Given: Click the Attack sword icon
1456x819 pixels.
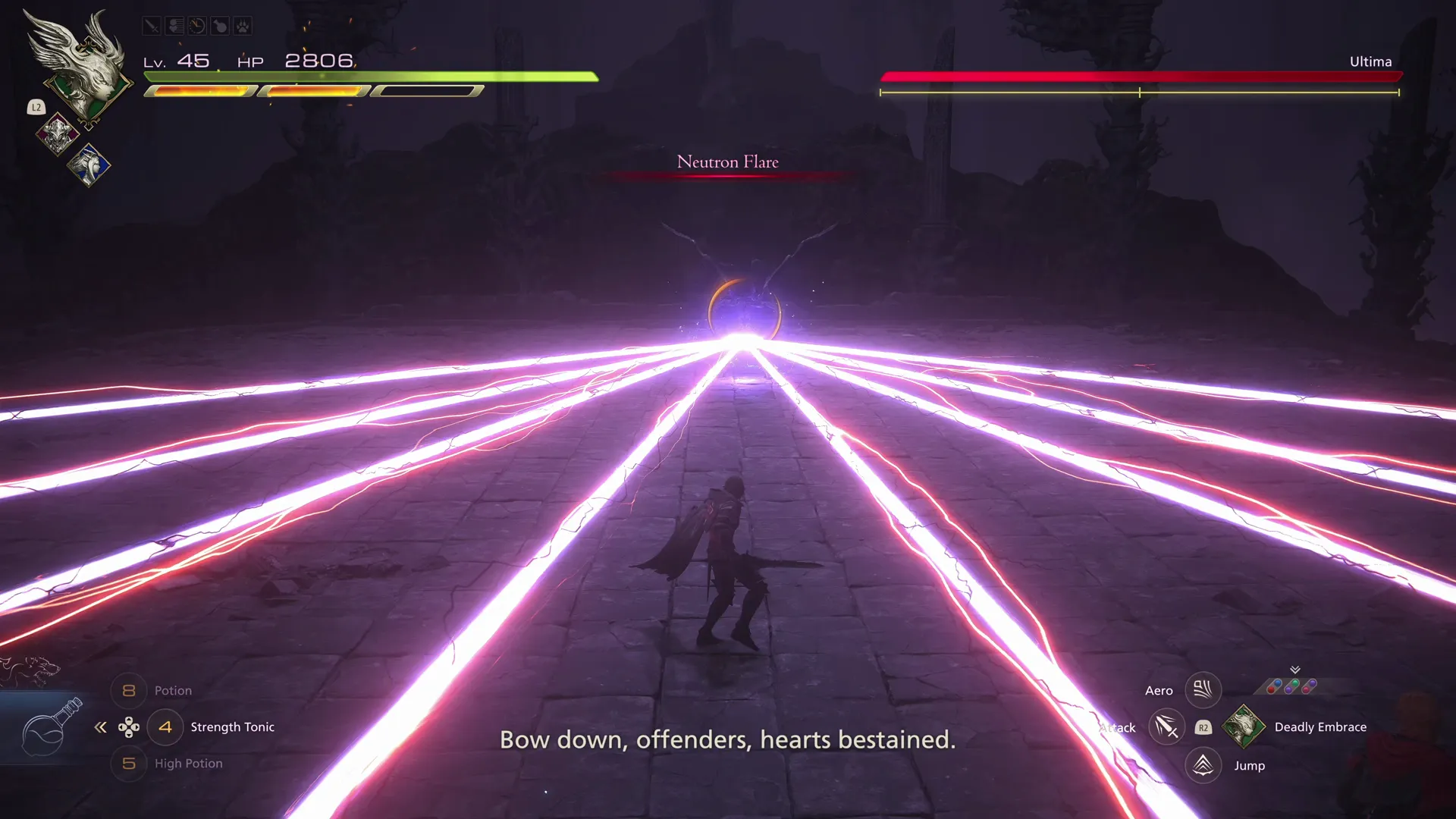Looking at the screenshot, I should point(1166,728).
